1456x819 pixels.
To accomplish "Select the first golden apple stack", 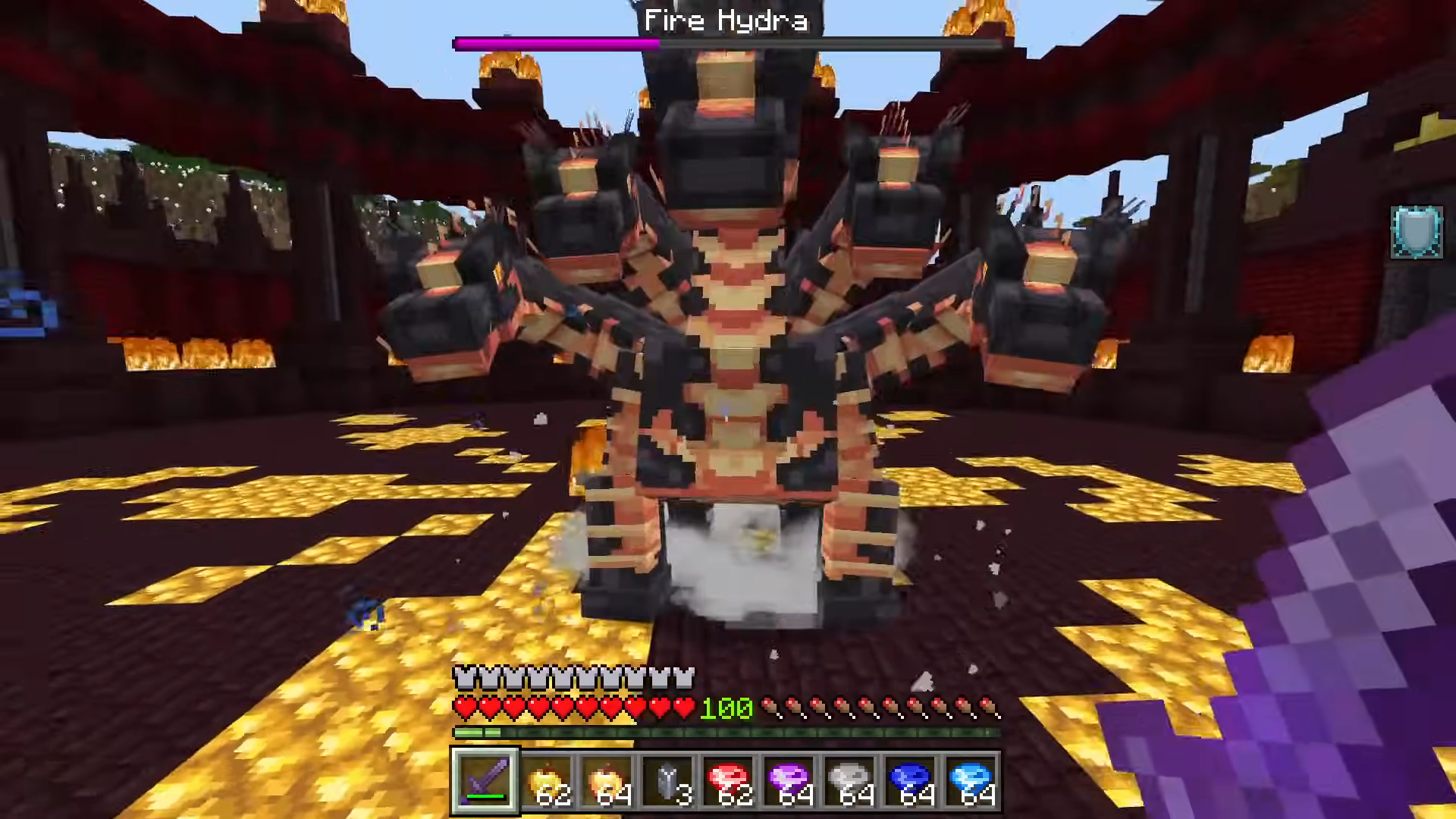I will click(547, 780).
